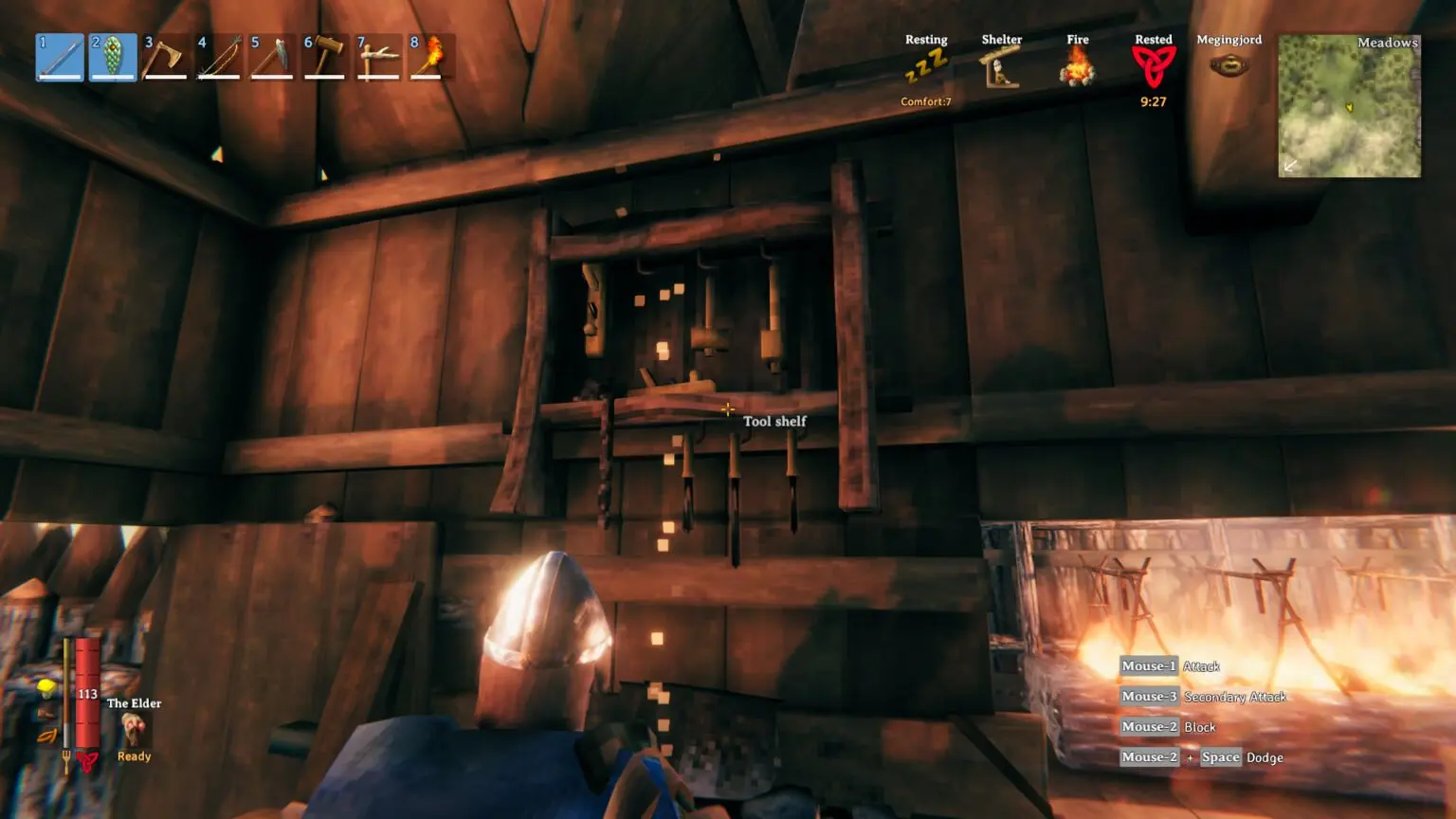Select the pickaxe in hotbar slot 5

pyautogui.click(x=272, y=57)
